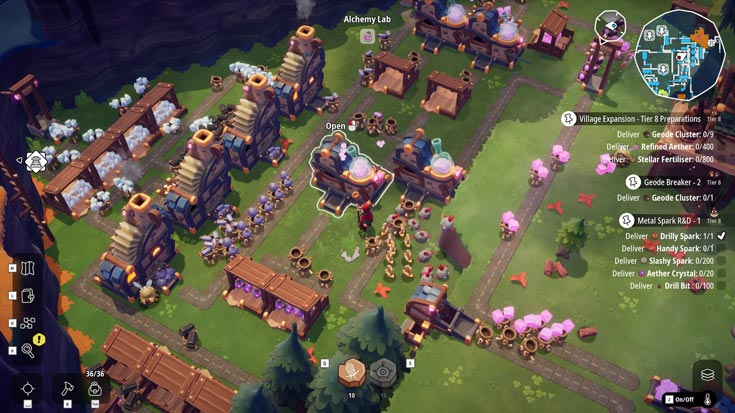Open the backpack inventory icon
The image size is (735, 413).
[x=96, y=389]
